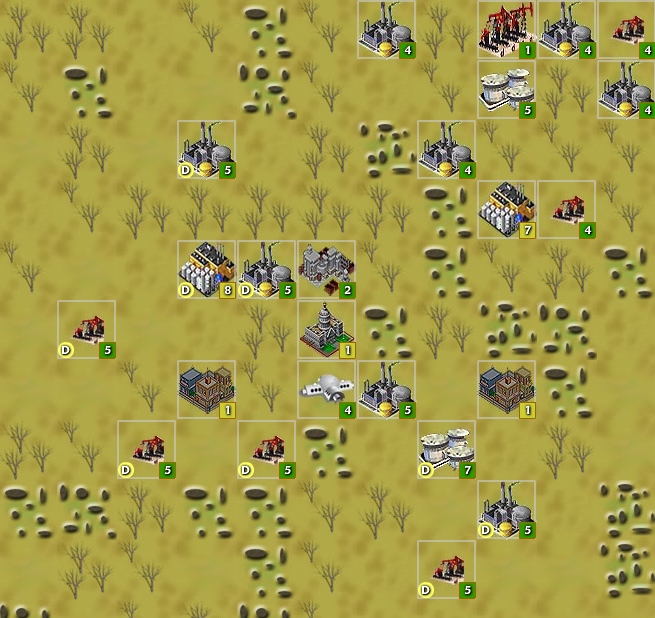The width and height of the screenshot is (655, 618).
Task: Select the gray level 2 factory tile
Action: click(326, 269)
